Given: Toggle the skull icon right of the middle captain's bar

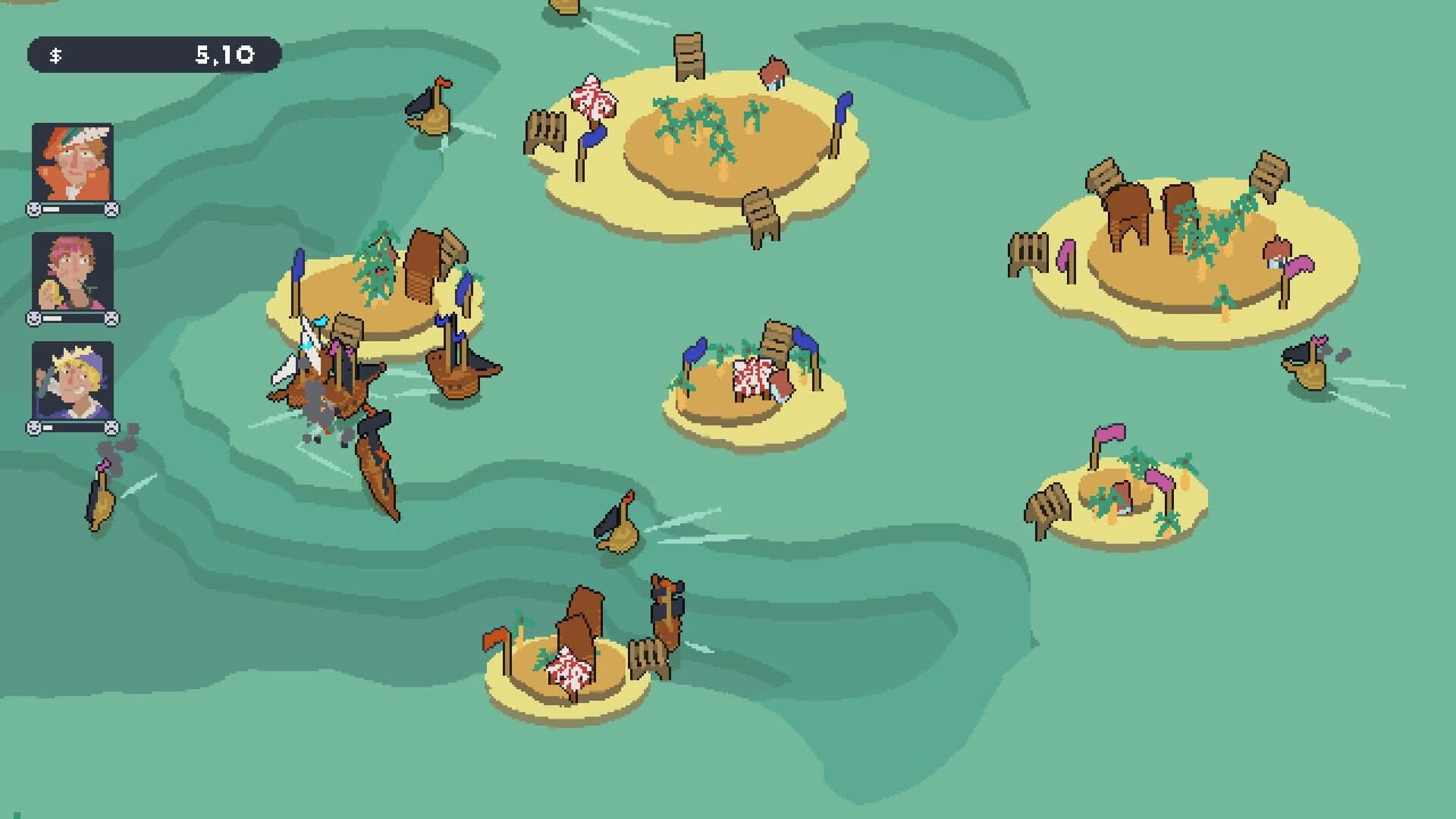Looking at the screenshot, I should coord(111,318).
